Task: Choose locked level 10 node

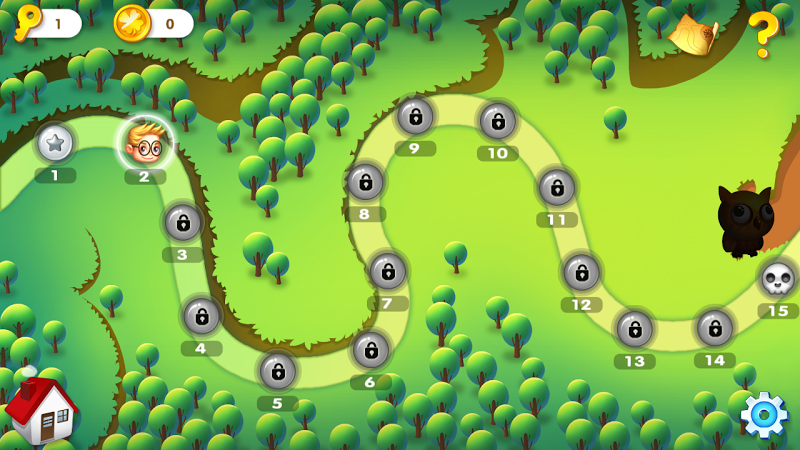Action: coord(497,121)
